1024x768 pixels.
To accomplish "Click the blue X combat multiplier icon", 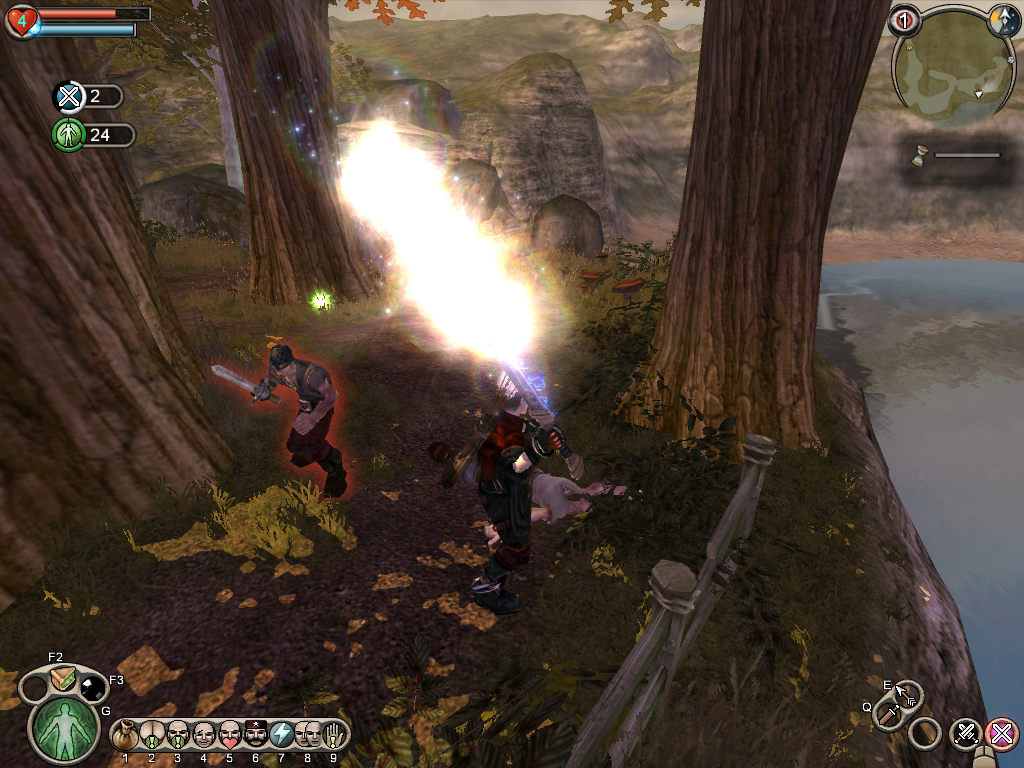I will click(68, 97).
